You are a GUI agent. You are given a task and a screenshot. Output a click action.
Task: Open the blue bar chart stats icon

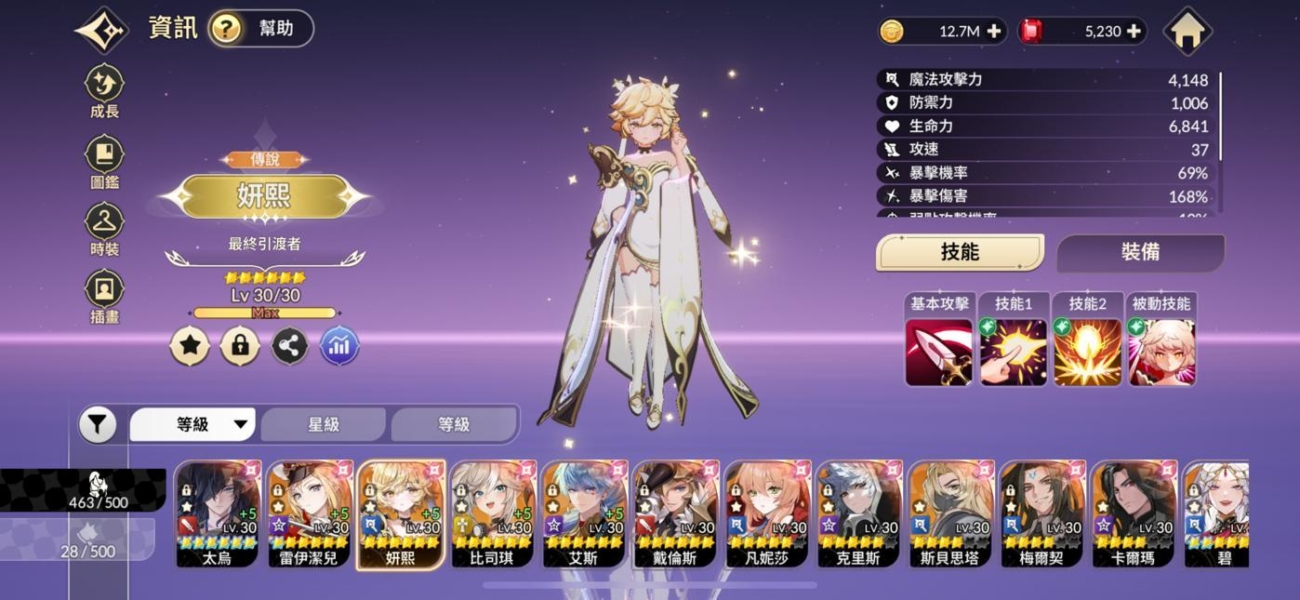pos(340,347)
